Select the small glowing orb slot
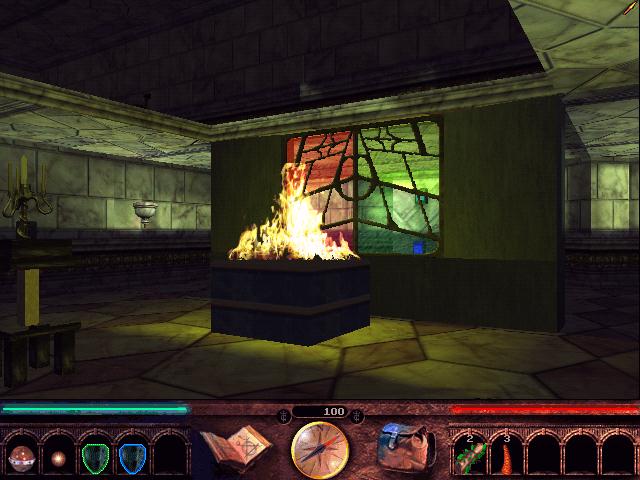Image resolution: width=640 pixels, height=480 pixels. click(x=57, y=457)
